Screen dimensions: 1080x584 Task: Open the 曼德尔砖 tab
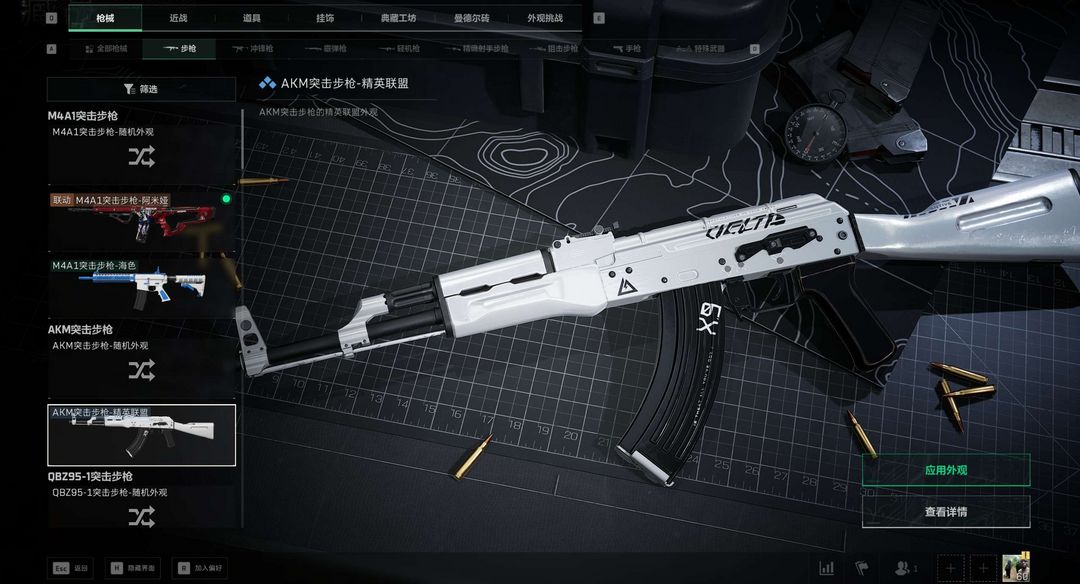[471, 18]
